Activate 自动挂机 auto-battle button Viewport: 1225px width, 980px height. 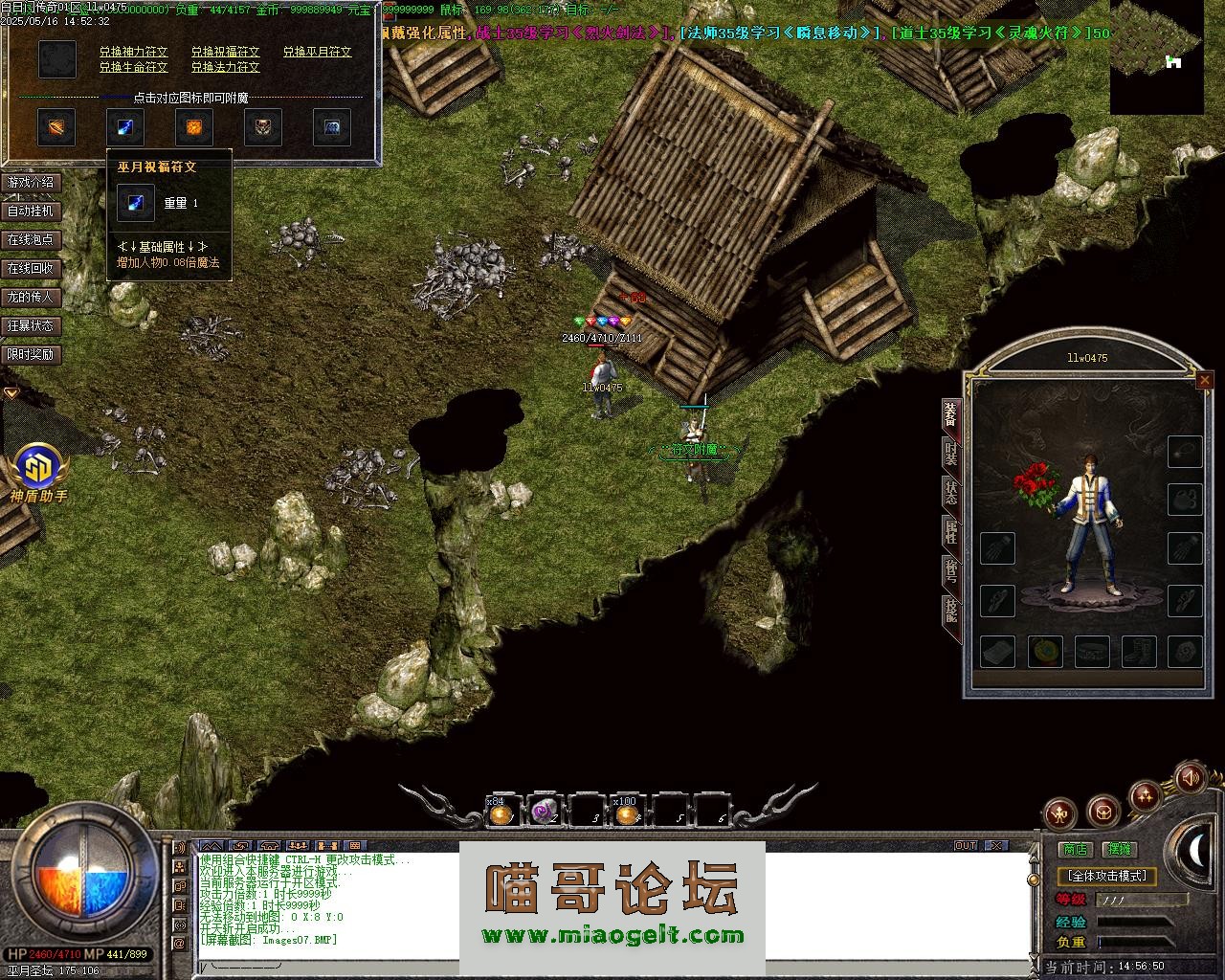(x=31, y=211)
